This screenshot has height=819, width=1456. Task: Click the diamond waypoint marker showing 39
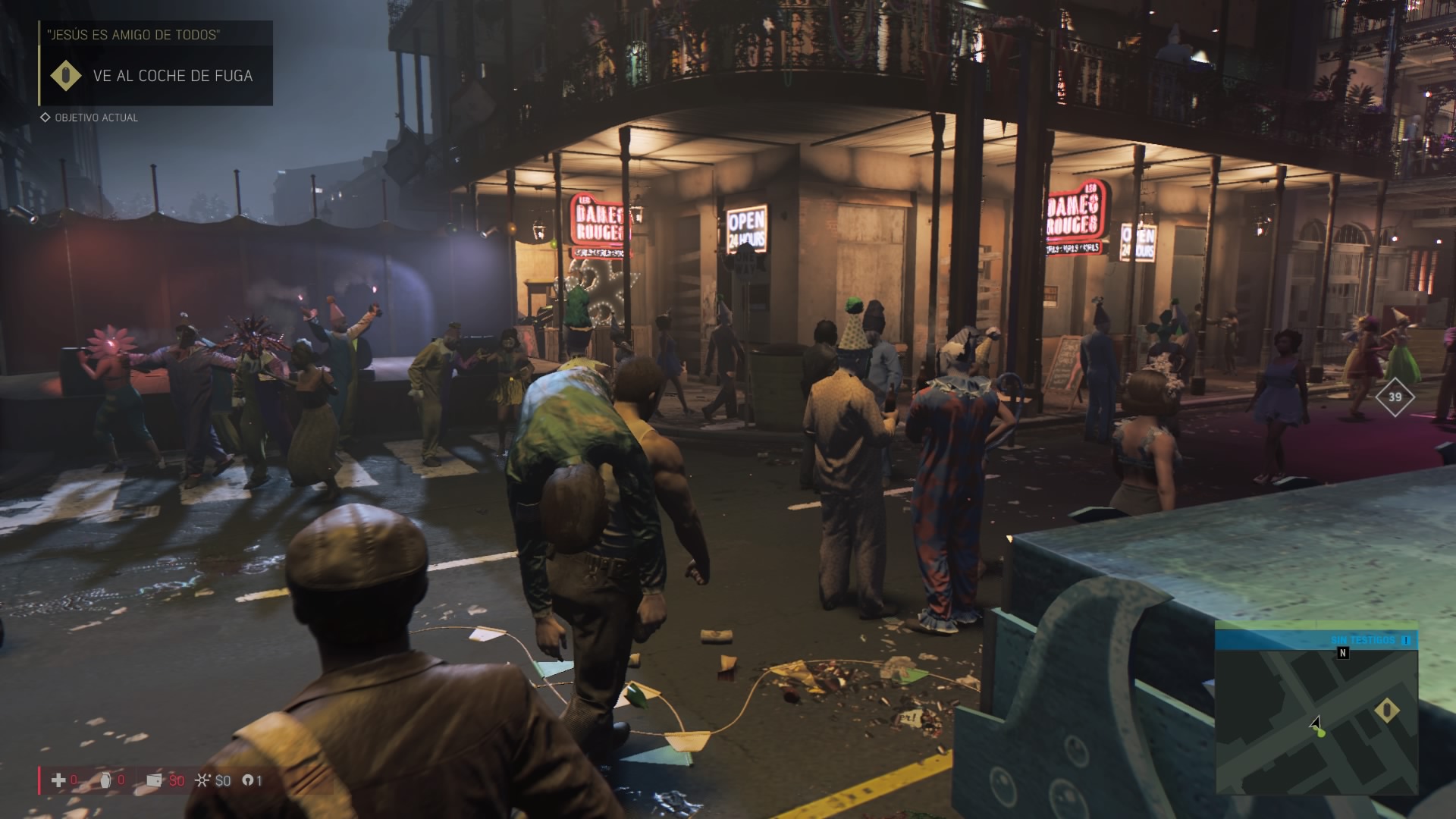(x=1395, y=397)
